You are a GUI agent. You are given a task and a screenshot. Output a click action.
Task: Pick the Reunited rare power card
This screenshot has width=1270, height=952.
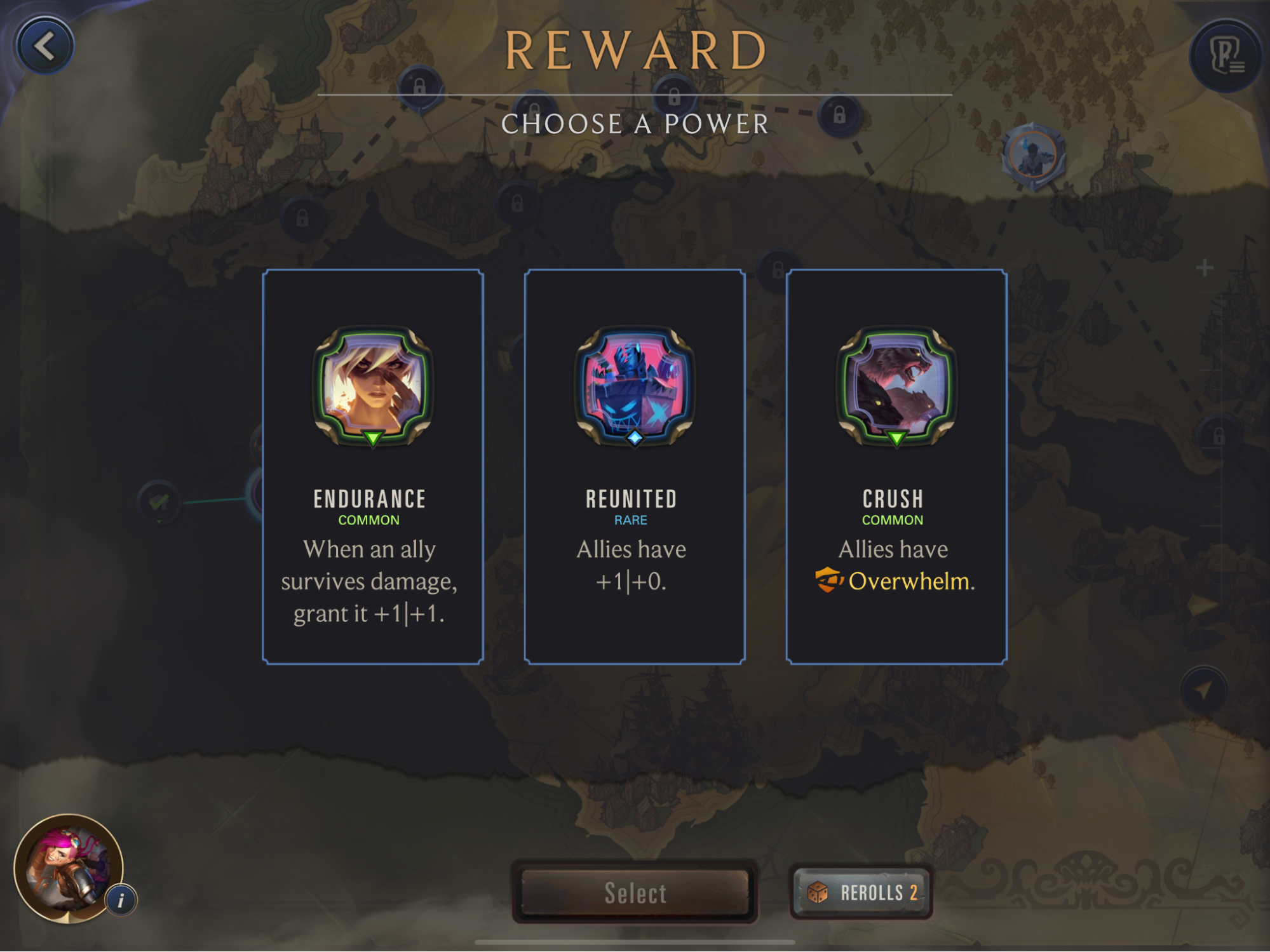point(634,467)
